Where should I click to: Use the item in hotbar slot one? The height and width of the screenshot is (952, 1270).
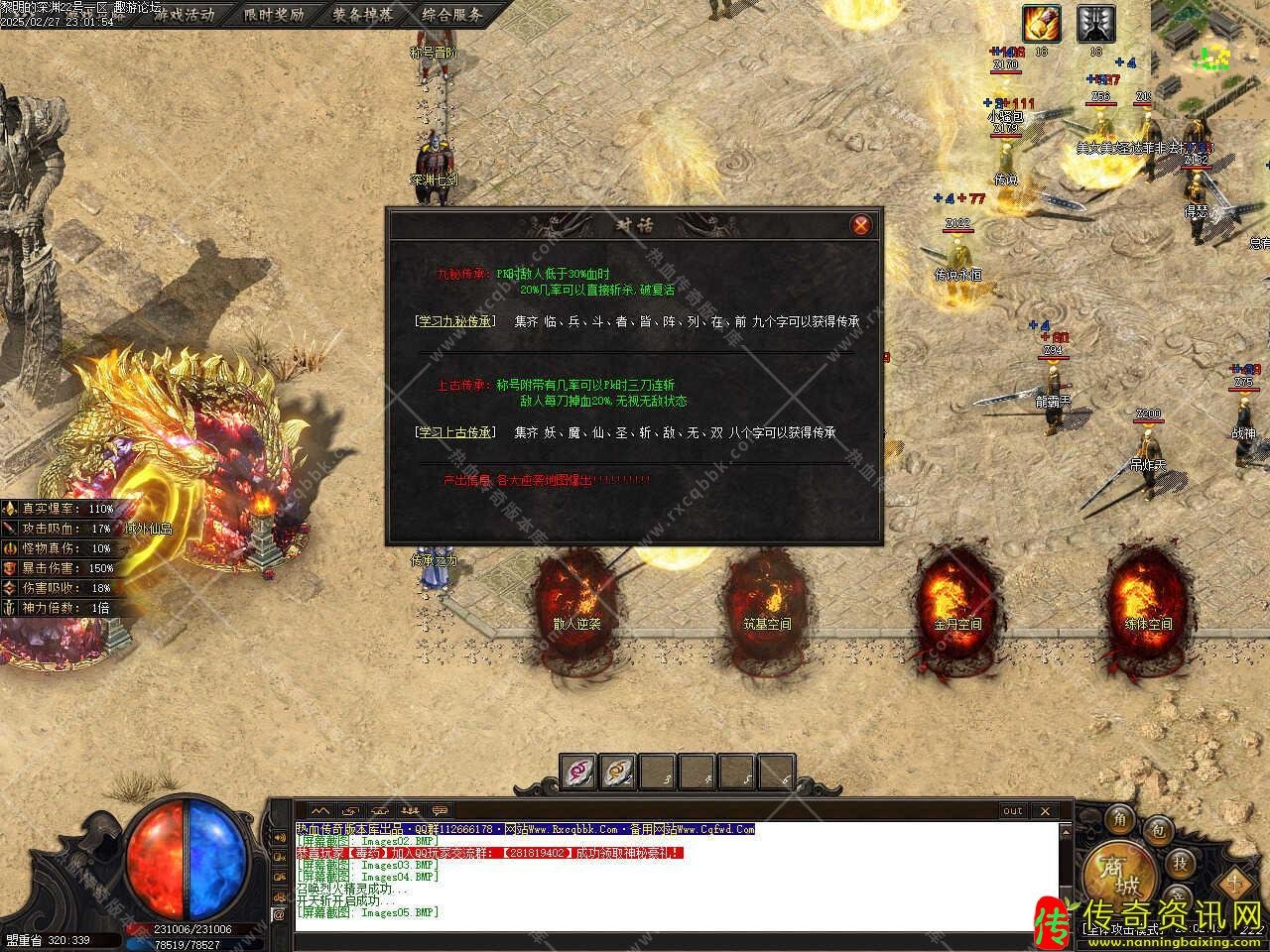tap(577, 772)
